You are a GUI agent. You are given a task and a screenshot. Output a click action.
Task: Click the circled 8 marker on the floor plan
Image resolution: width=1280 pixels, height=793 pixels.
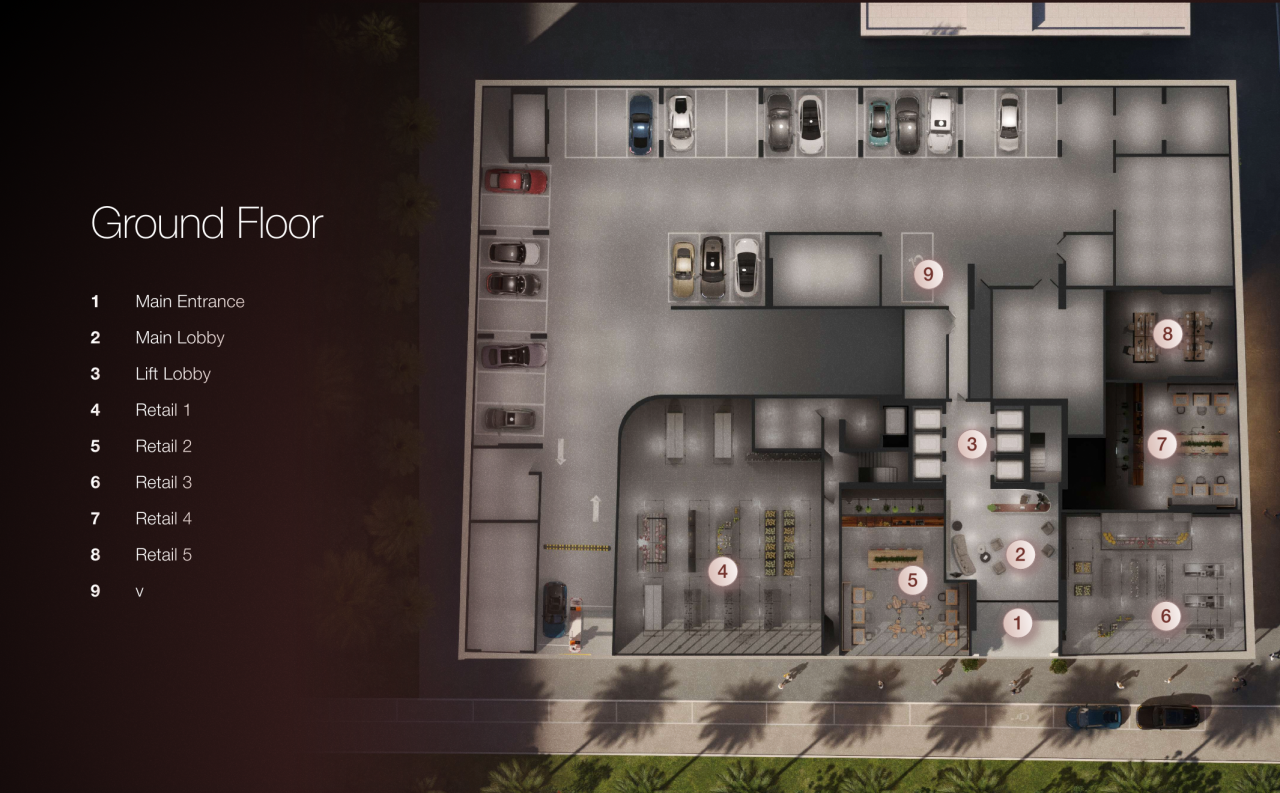click(1167, 333)
